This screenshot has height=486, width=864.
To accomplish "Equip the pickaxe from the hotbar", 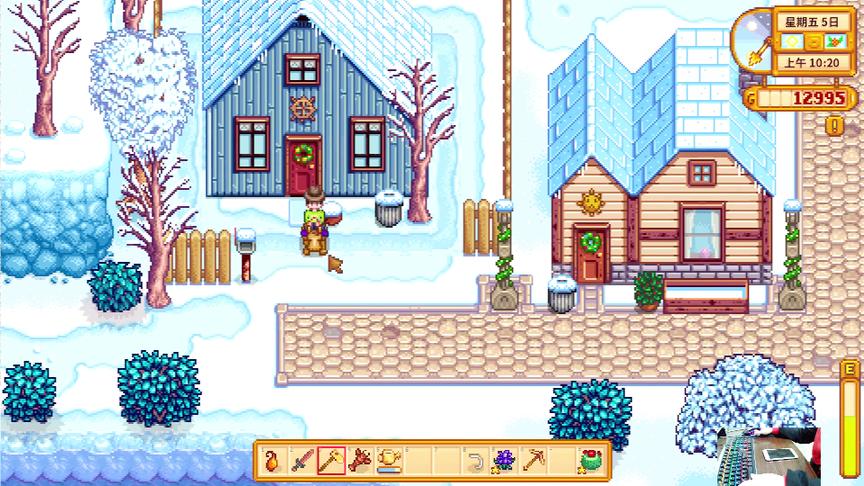I will pos(533,461).
